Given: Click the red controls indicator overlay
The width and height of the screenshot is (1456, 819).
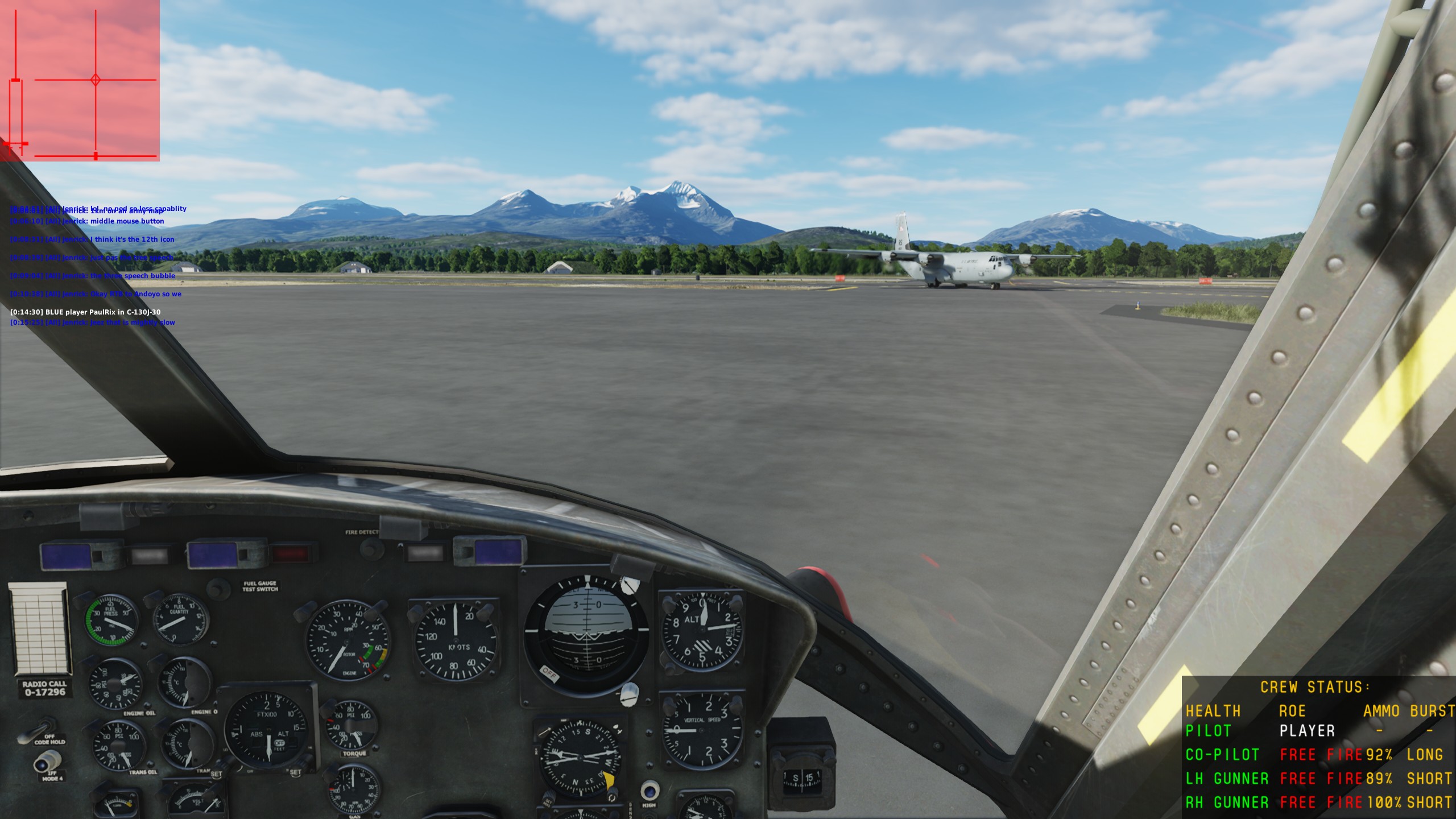Looking at the screenshot, I should pos(80,80).
